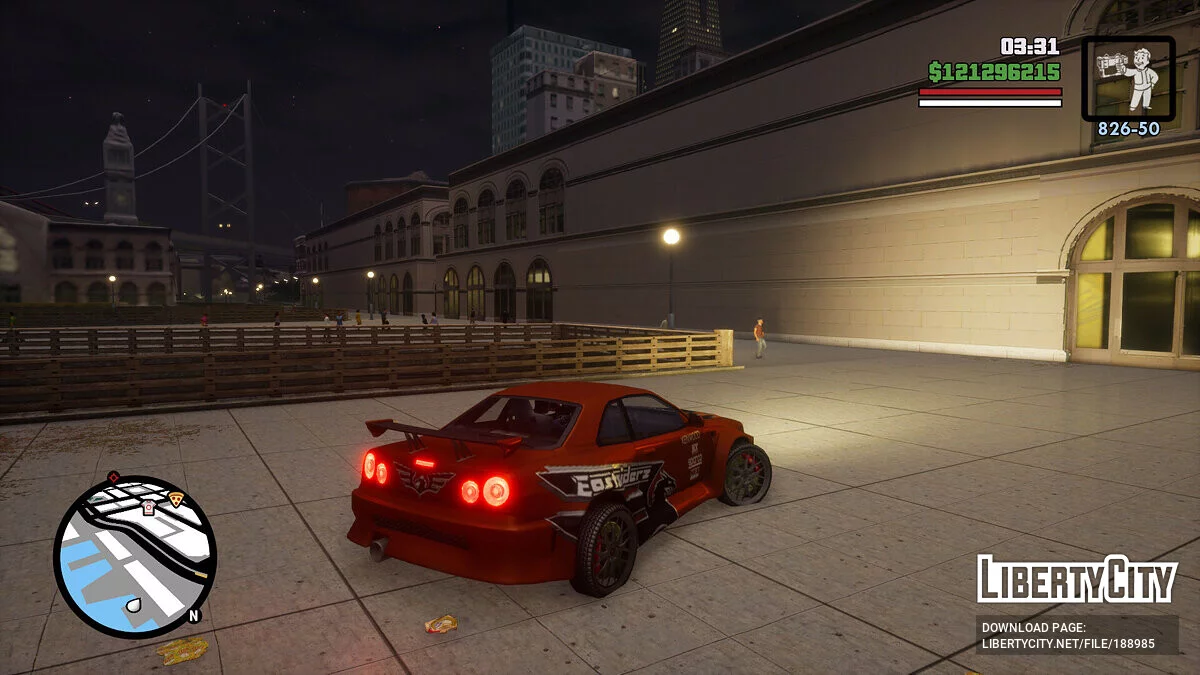Click the north N compass marker

(194, 615)
